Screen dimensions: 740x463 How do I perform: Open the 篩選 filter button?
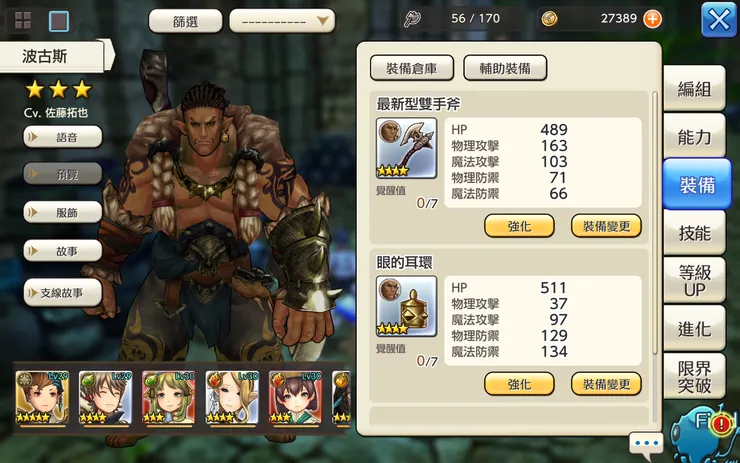[185, 20]
